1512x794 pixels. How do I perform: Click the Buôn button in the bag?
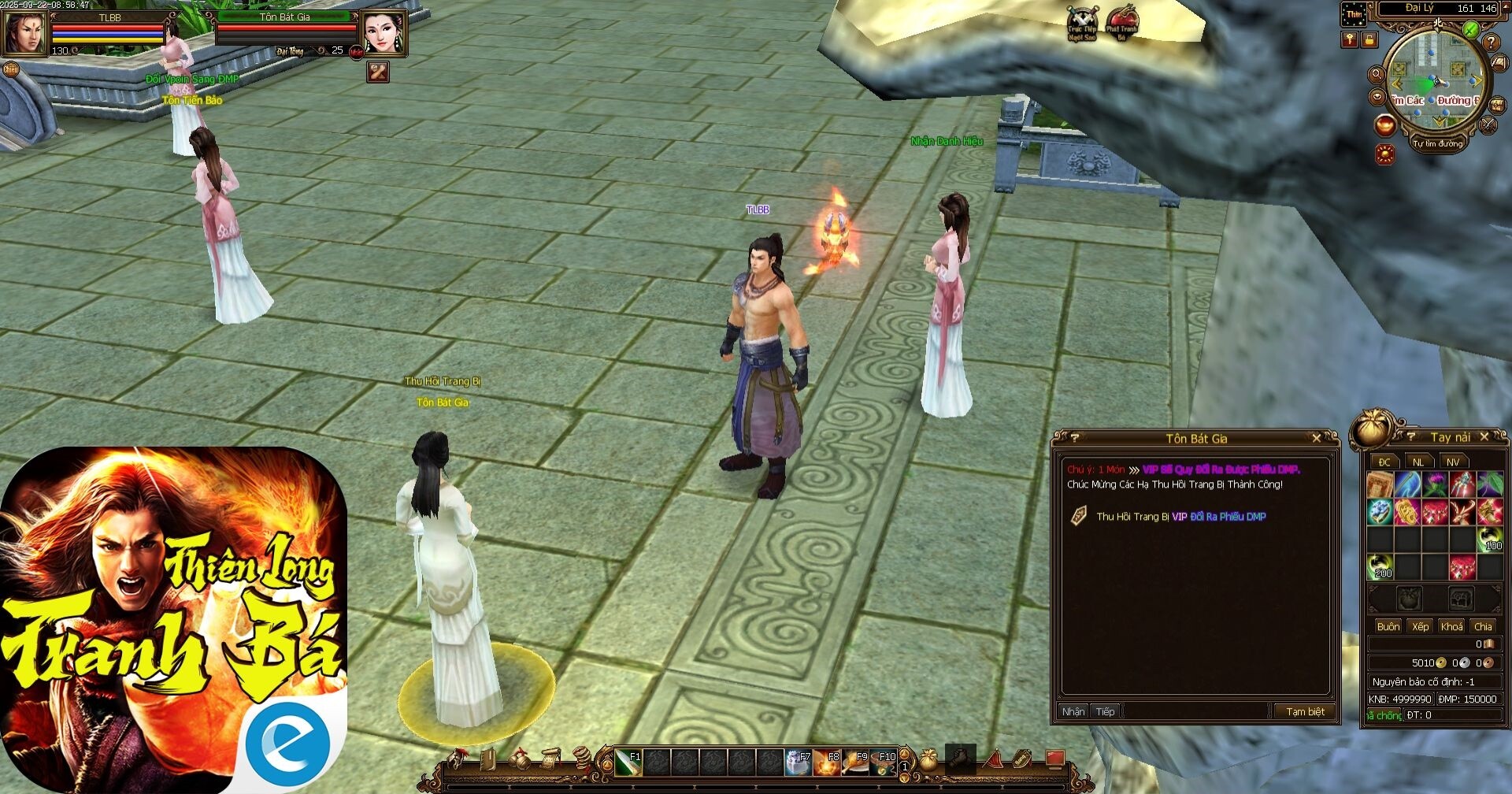click(1388, 626)
